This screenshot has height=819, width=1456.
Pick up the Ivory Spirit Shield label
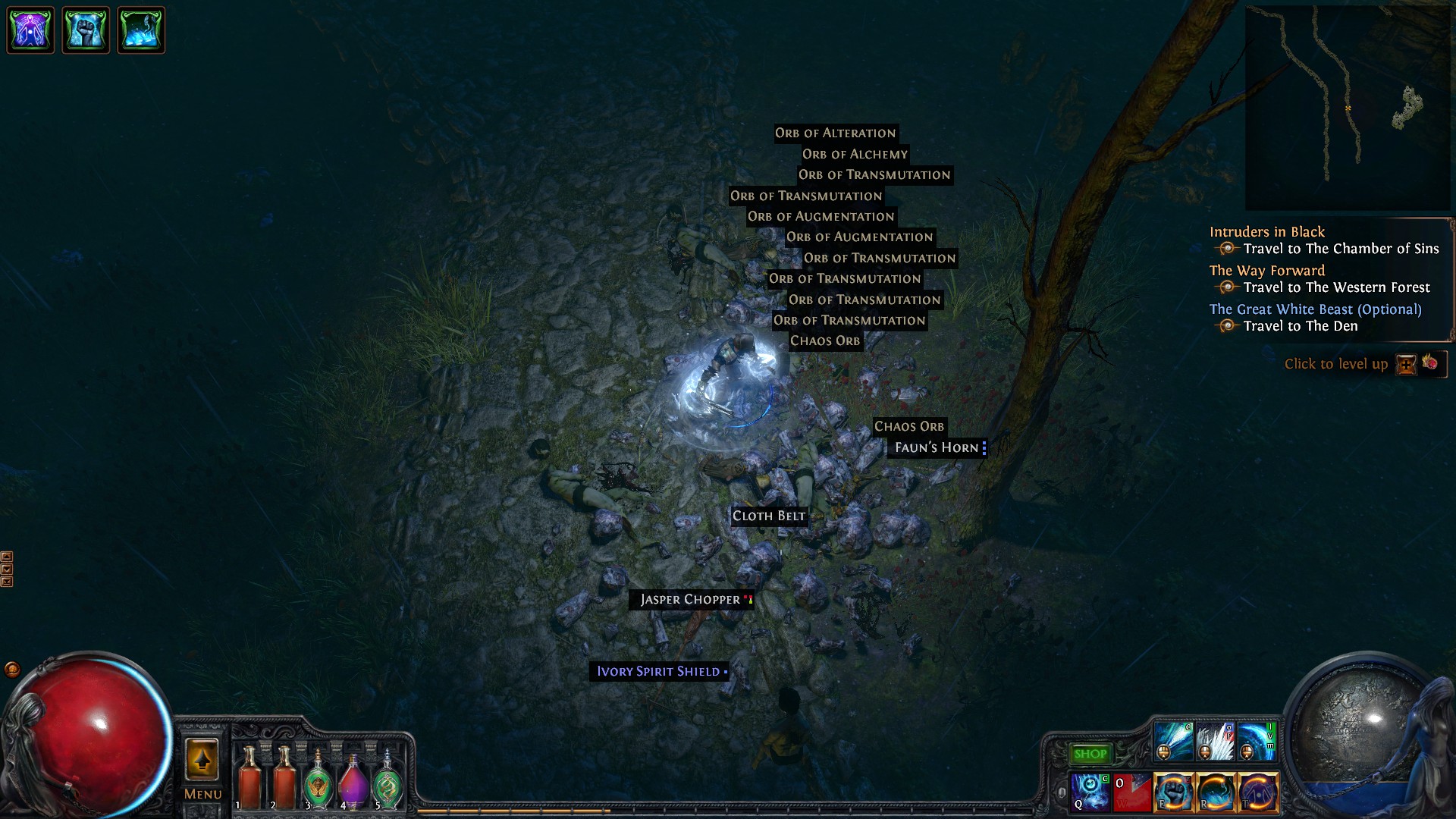(658, 672)
